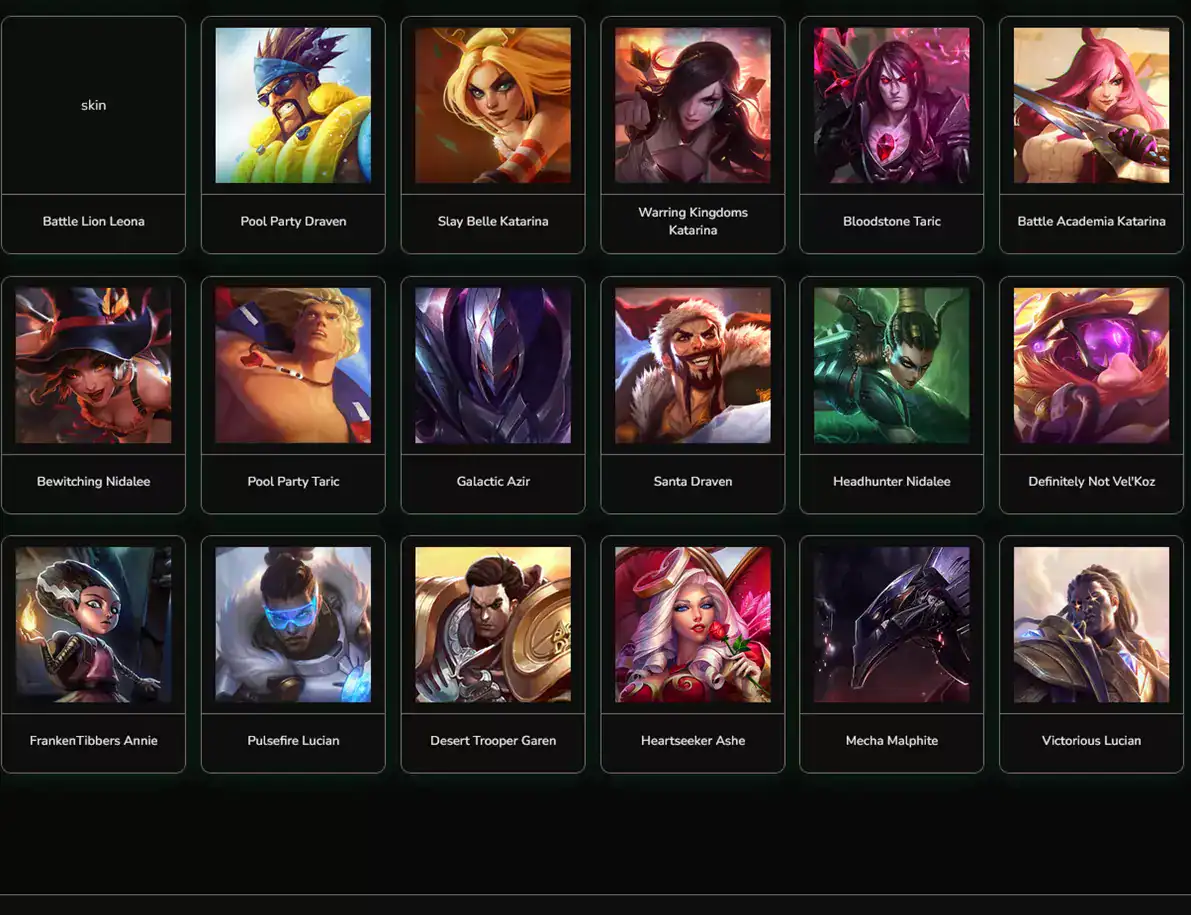Click the Warring Kingdoms Katarina skin
This screenshot has height=915, width=1191.
coord(693,135)
